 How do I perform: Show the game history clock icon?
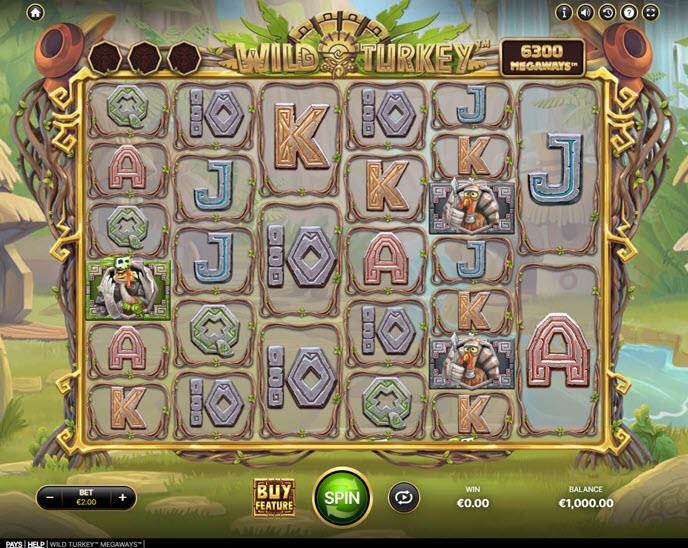[x=607, y=13]
